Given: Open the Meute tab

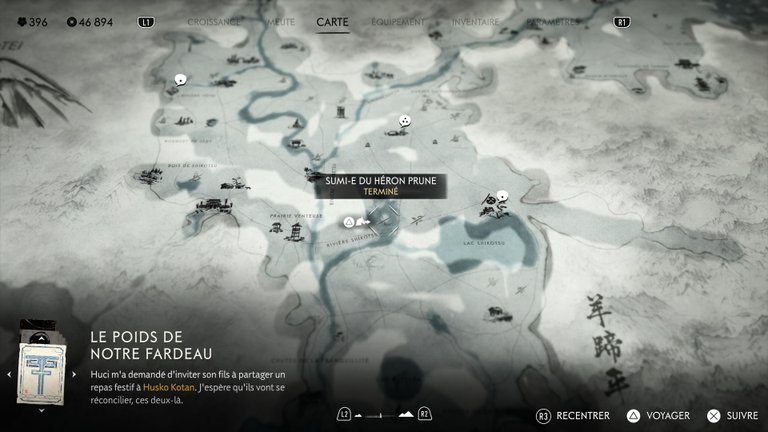Looking at the screenshot, I should (x=279, y=21).
